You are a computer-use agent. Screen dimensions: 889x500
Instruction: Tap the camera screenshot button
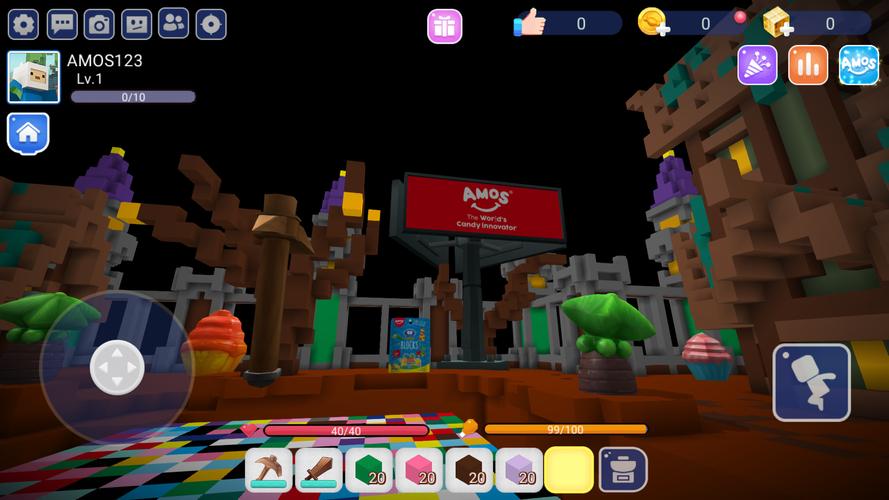pyautogui.click(x=99, y=24)
